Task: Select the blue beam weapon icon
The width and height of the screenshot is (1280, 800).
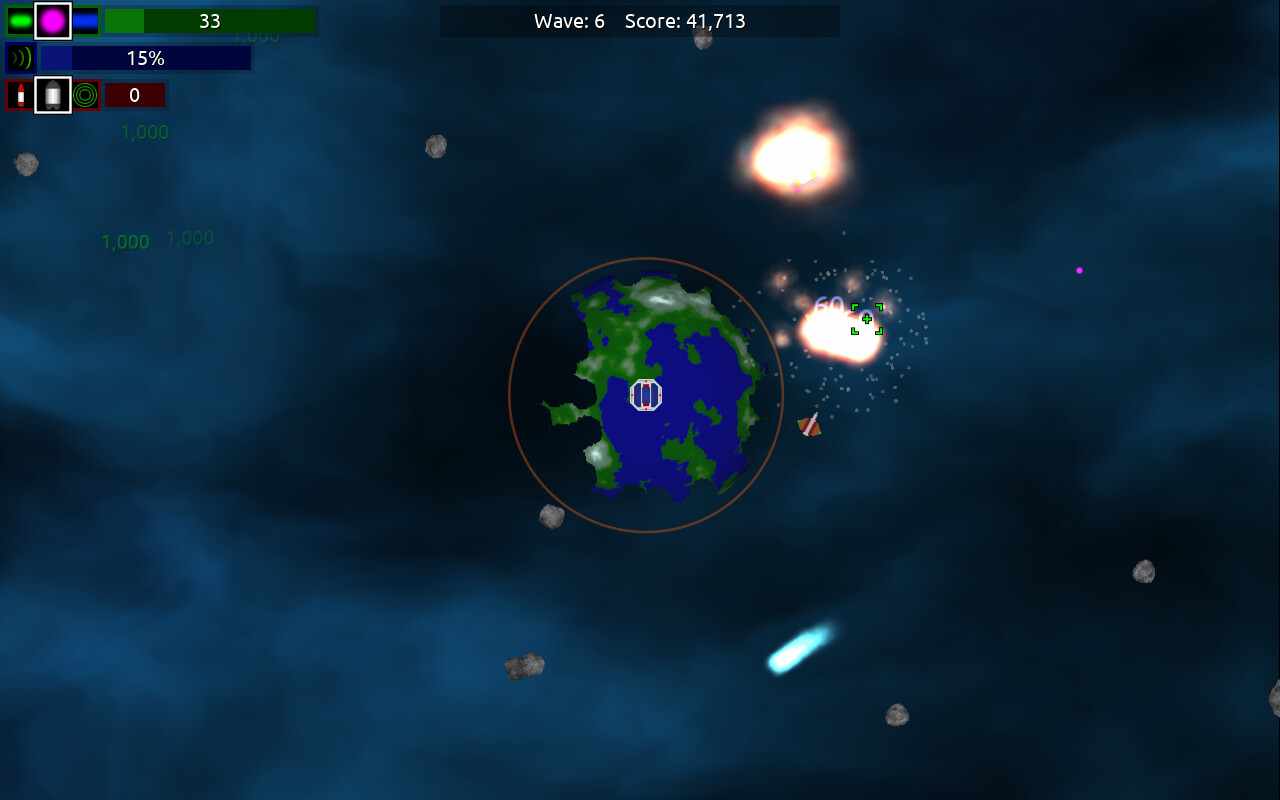Action: (85, 21)
